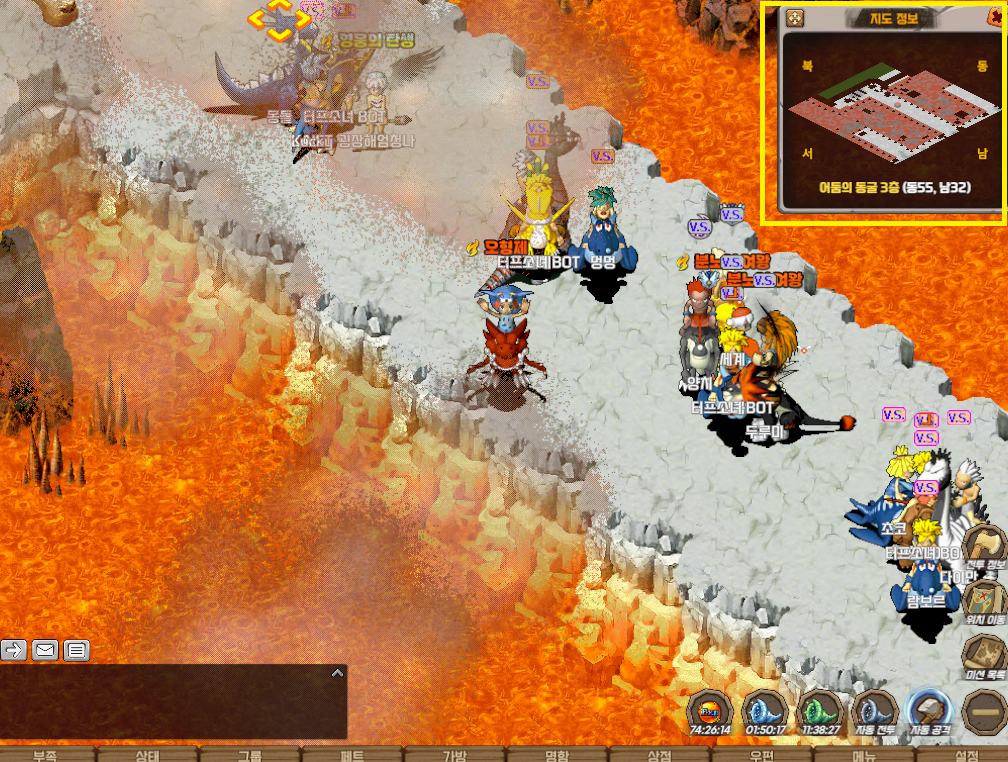Open the 설정 settings menu
The image size is (1008, 762).
coord(966,755)
